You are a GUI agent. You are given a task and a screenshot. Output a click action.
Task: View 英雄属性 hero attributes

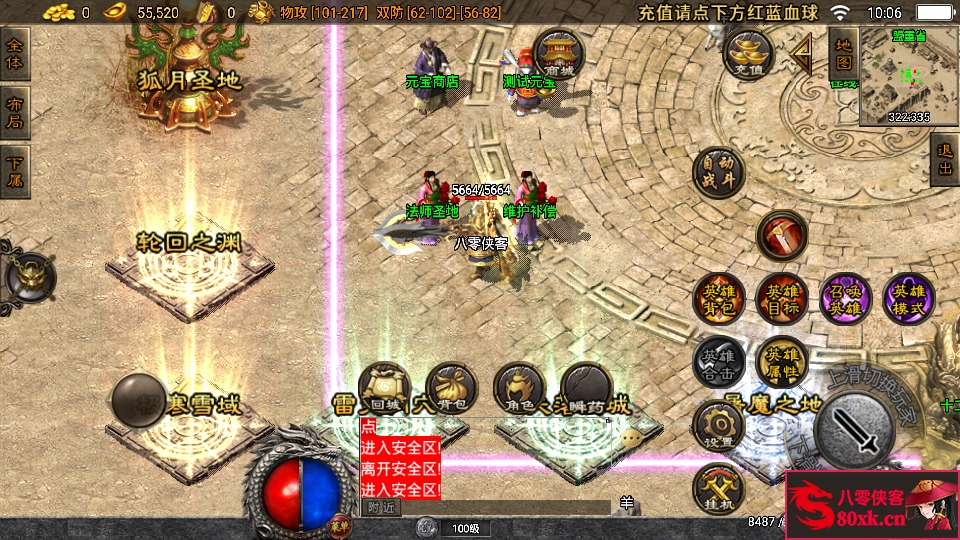[782, 362]
